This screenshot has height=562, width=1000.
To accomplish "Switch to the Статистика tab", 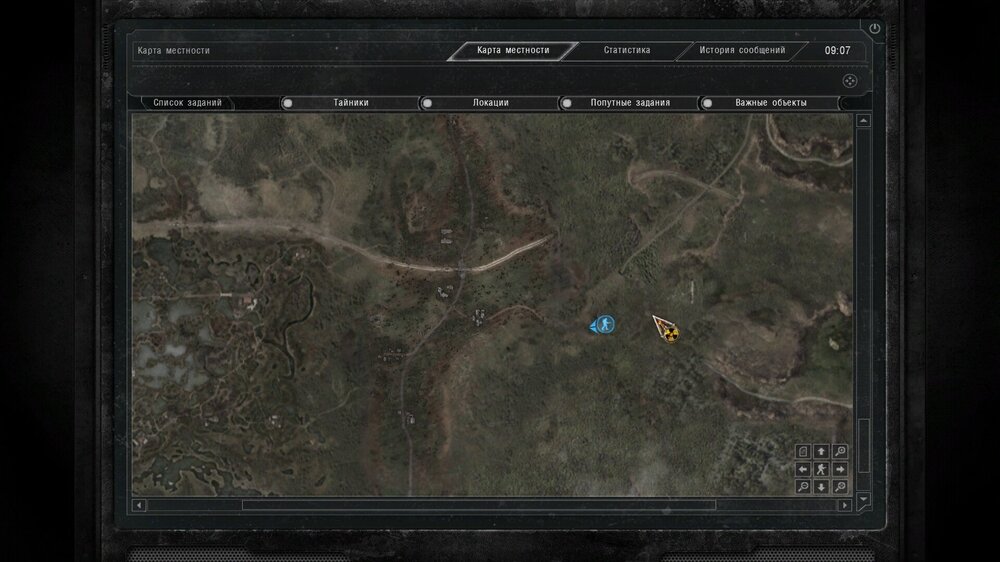I will point(627,50).
